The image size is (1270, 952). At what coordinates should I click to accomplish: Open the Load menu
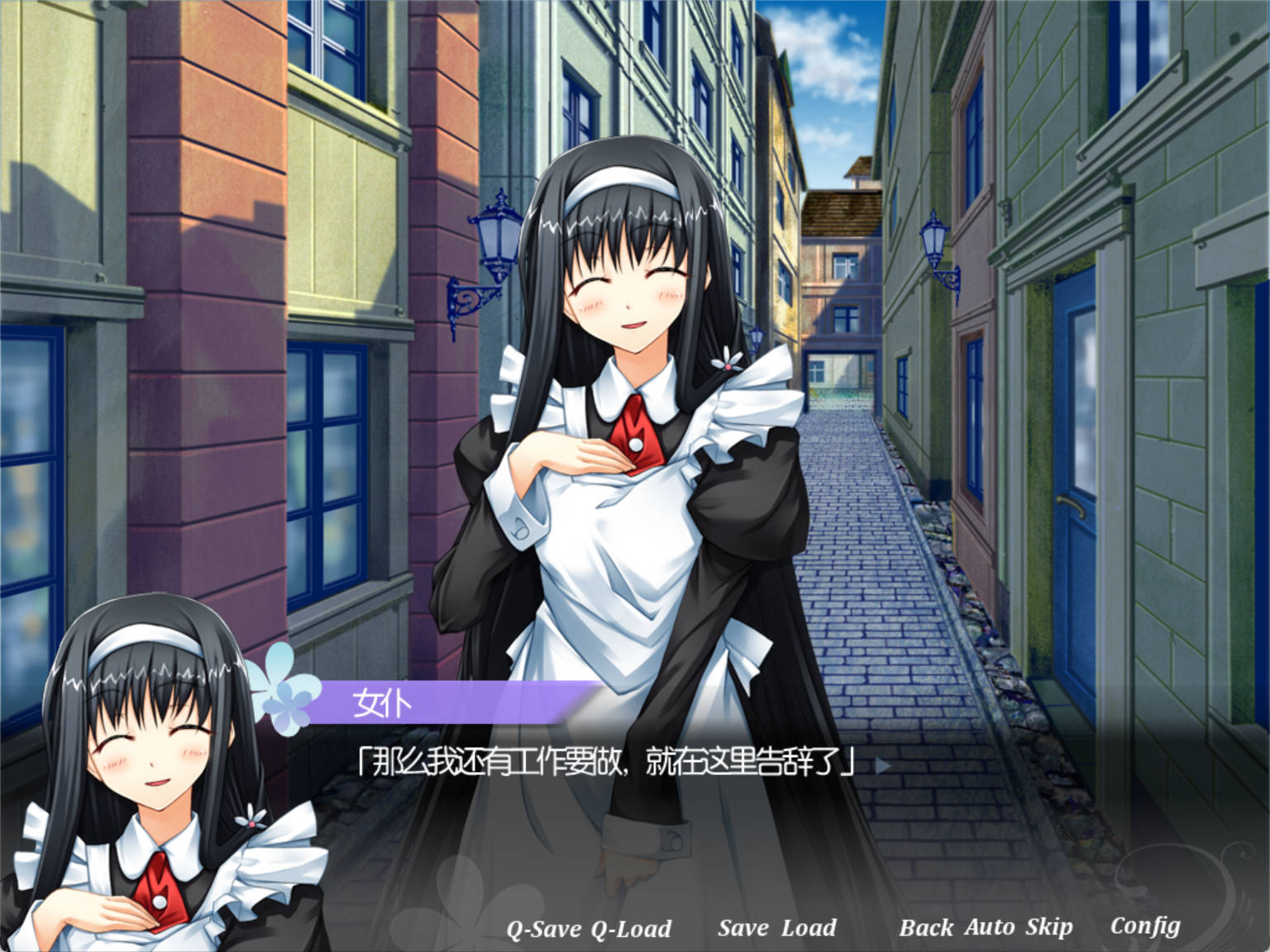pyautogui.click(x=809, y=928)
